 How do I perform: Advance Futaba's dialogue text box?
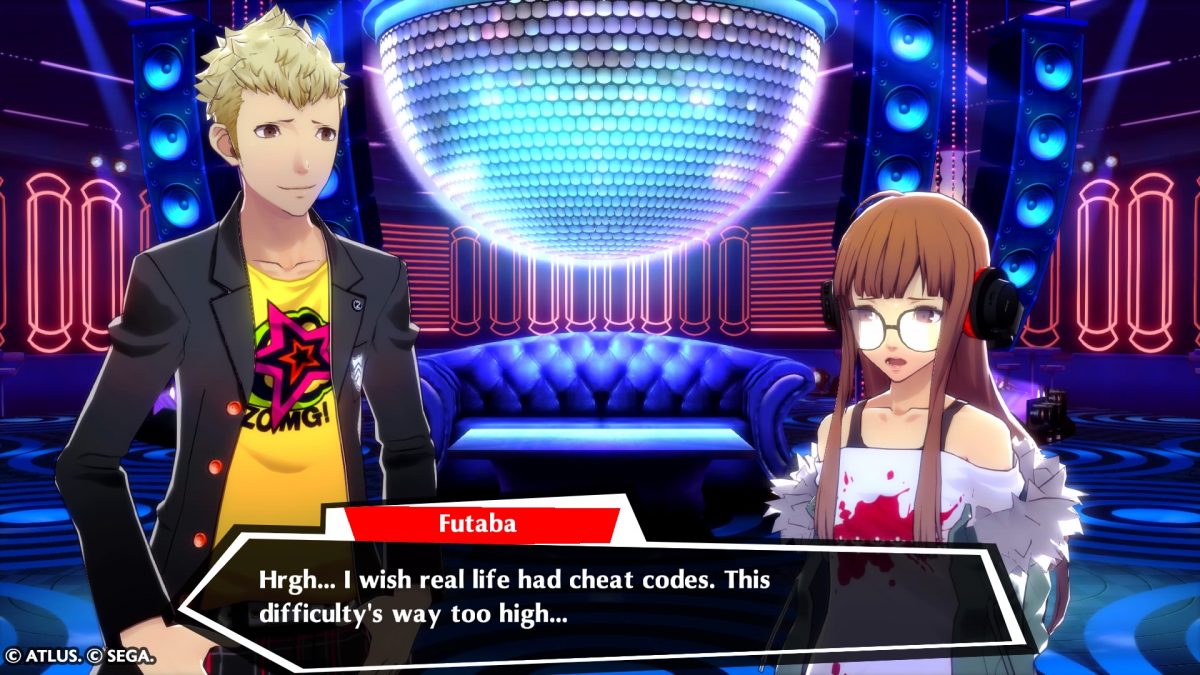[x=600, y=596]
